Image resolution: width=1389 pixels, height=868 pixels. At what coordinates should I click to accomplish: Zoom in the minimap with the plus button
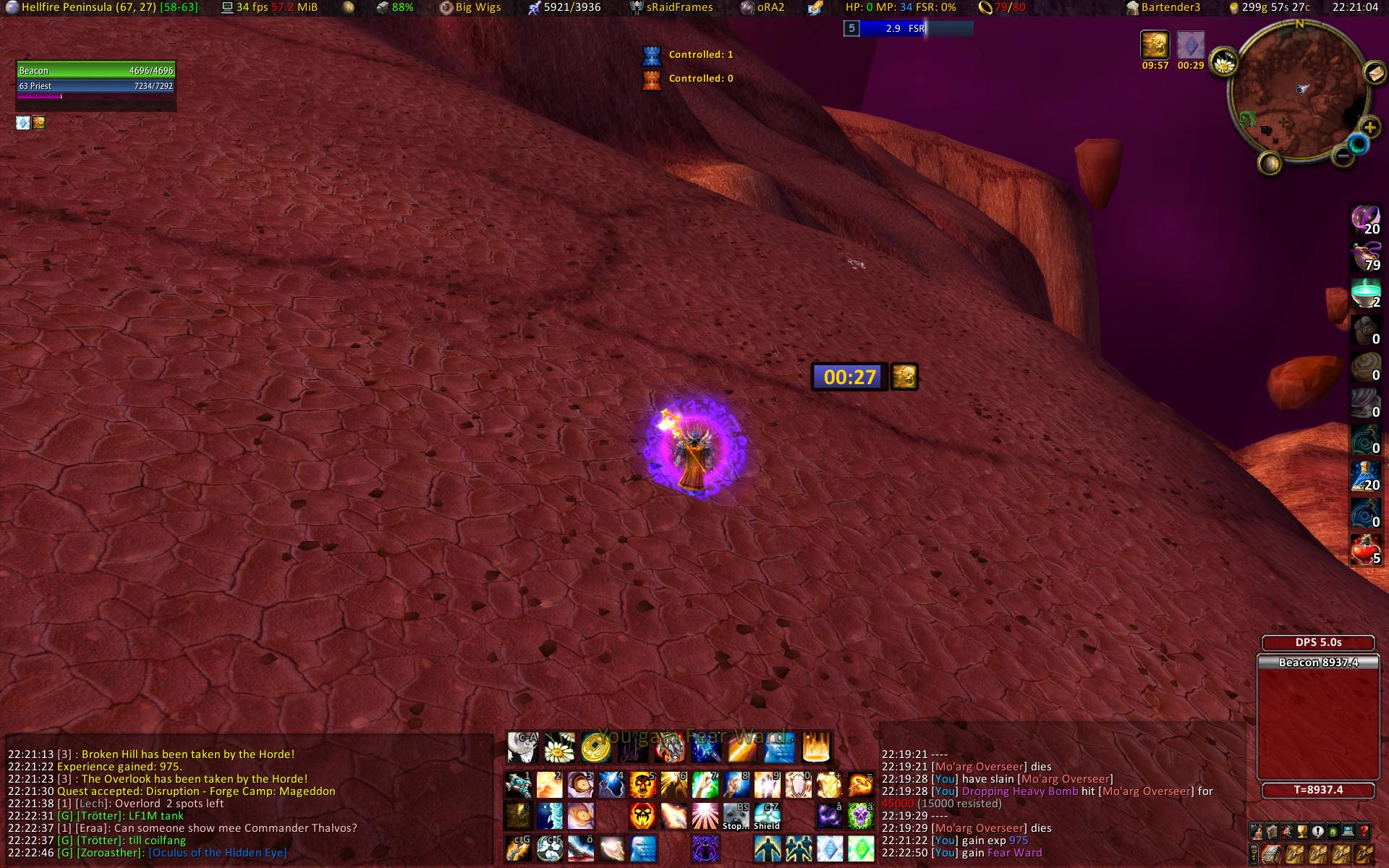coord(1369,128)
